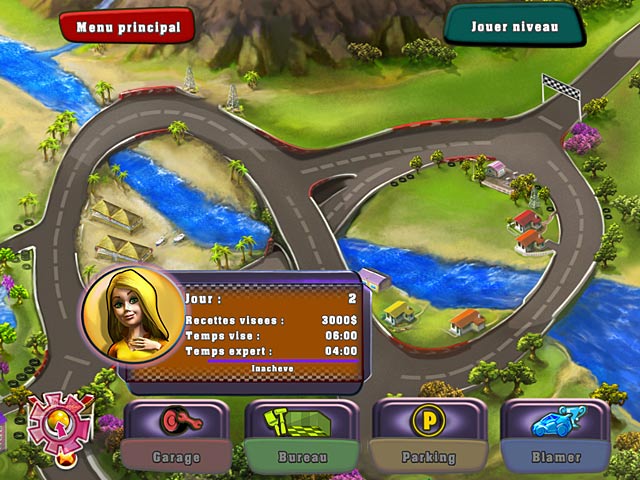
Task: Start level with Jouer niveau
Action: point(514,25)
